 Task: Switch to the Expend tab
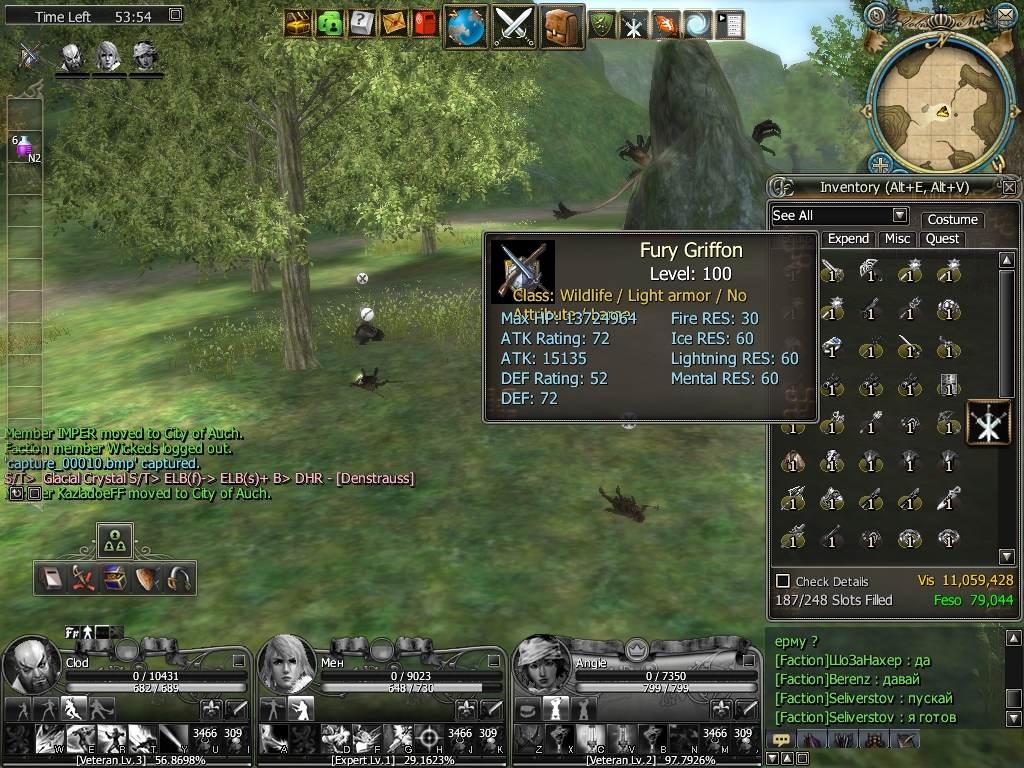click(x=848, y=239)
